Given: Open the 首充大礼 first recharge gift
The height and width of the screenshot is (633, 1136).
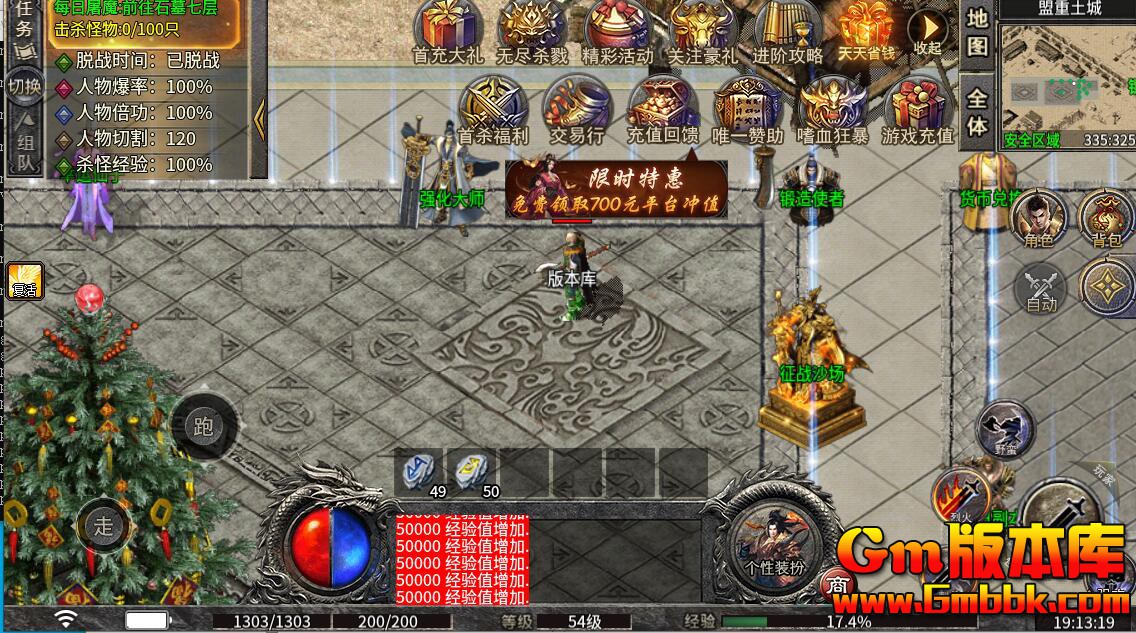Looking at the screenshot, I should [448, 31].
